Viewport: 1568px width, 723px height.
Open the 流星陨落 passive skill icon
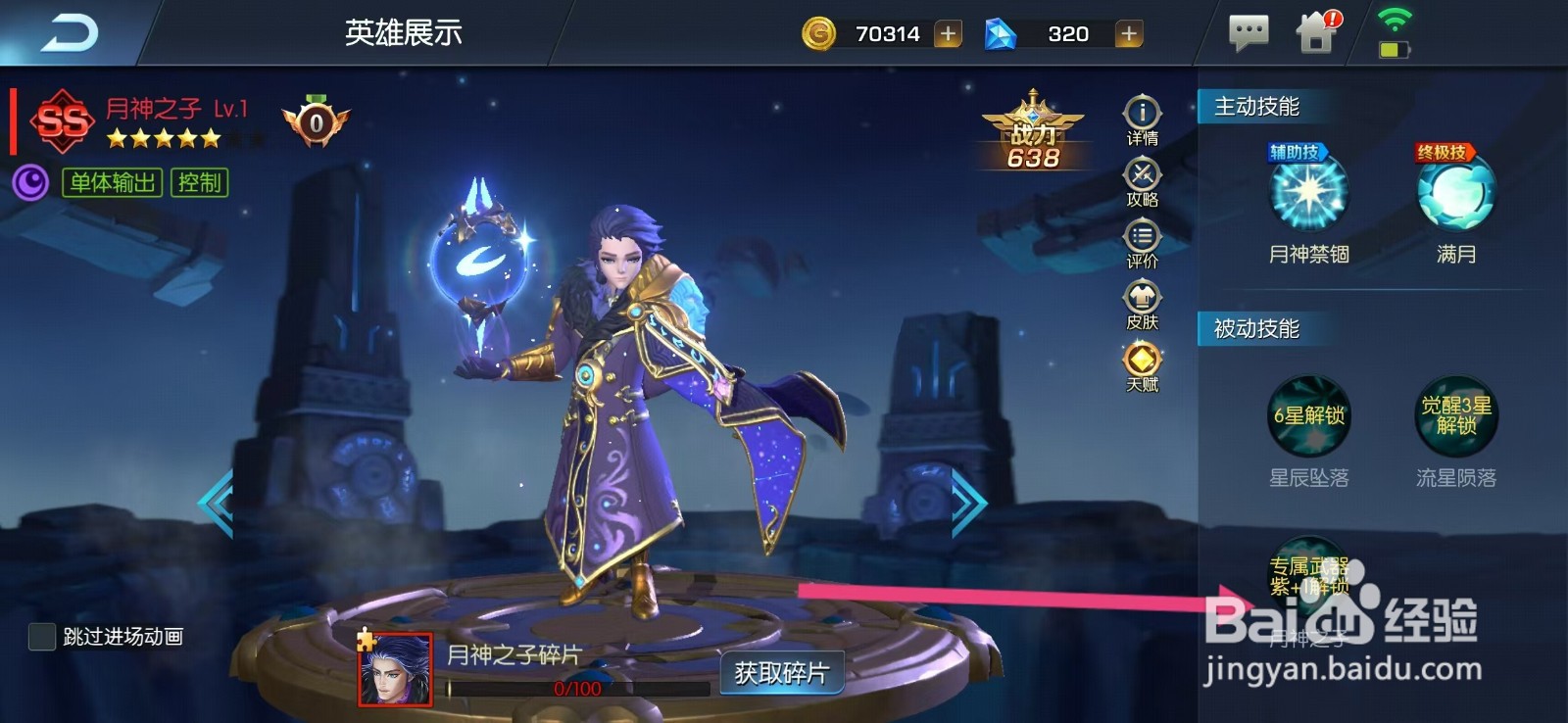pyautogui.click(x=1457, y=416)
